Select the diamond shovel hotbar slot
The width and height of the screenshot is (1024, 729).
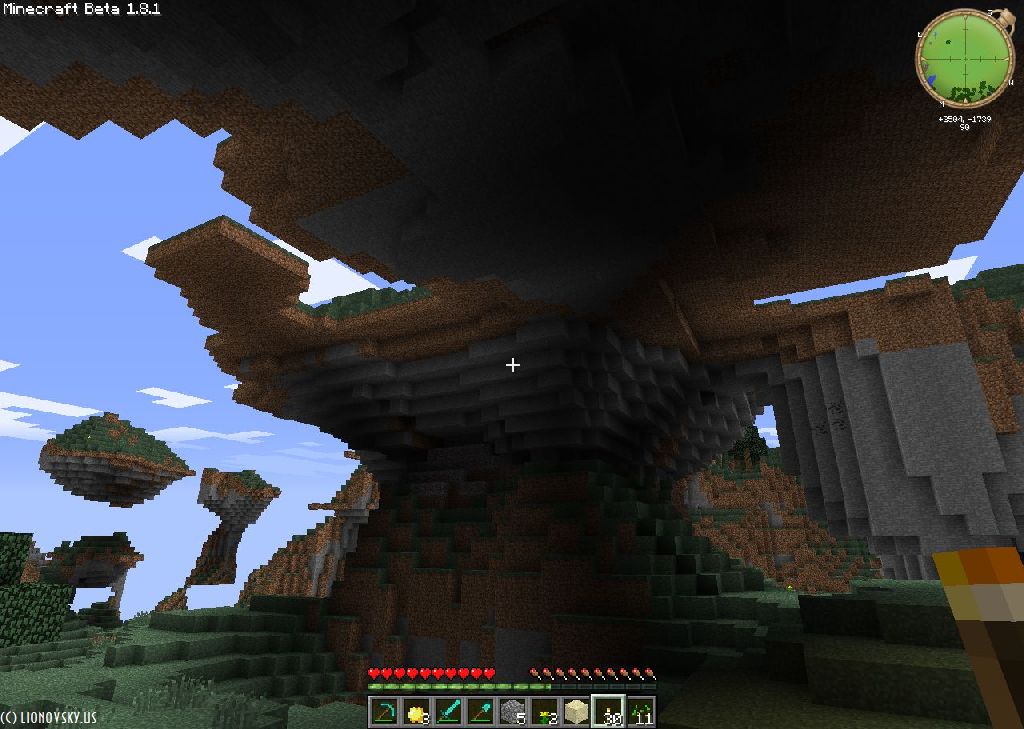(481, 712)
